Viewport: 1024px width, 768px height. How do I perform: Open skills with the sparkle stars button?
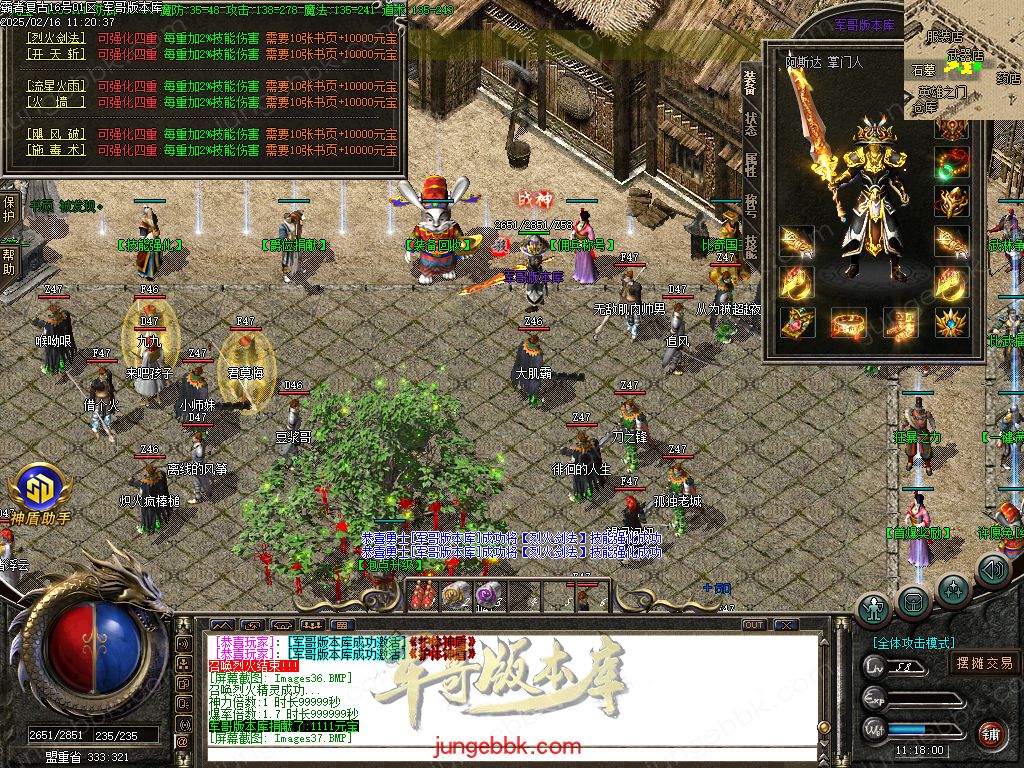953,588
